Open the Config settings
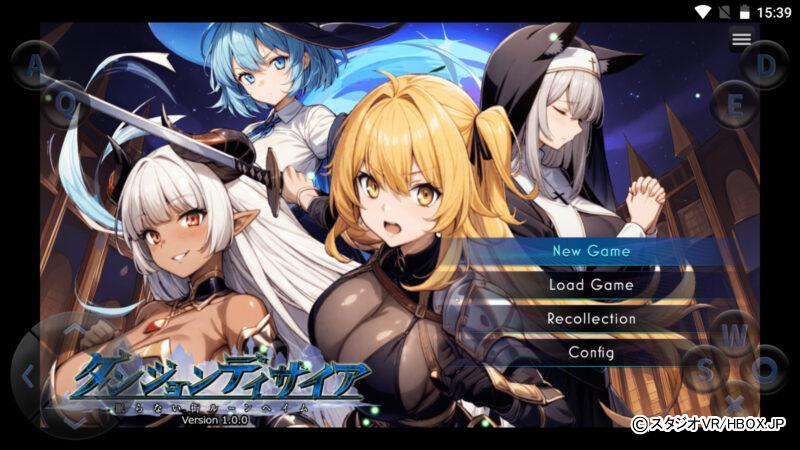Viewport: 800px width, 450px height. click(x=591, y=353)
